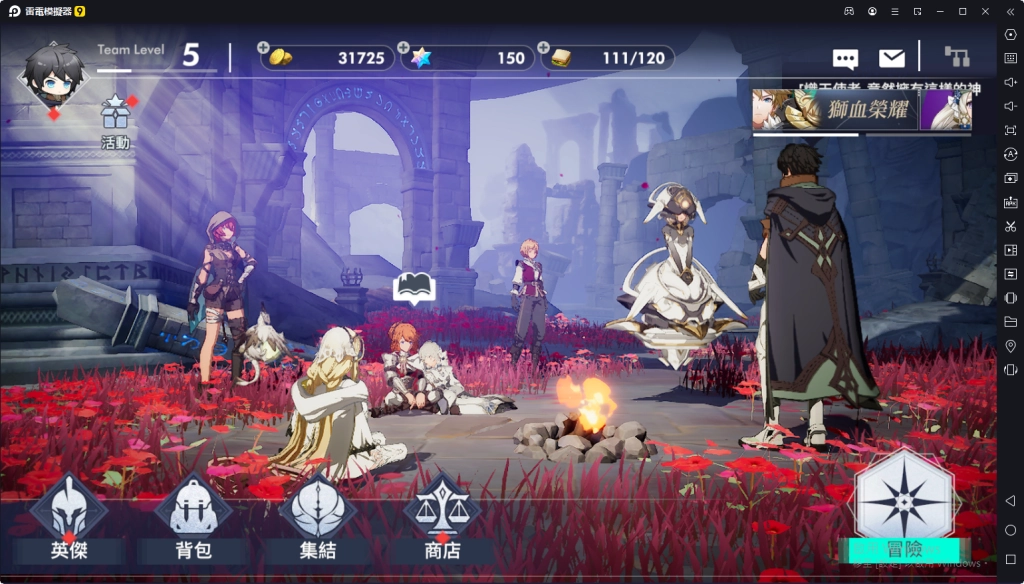Open the 背包 backpack inventory
The width and height of the screenshot is (1024, 584).
tap(193, 517)
